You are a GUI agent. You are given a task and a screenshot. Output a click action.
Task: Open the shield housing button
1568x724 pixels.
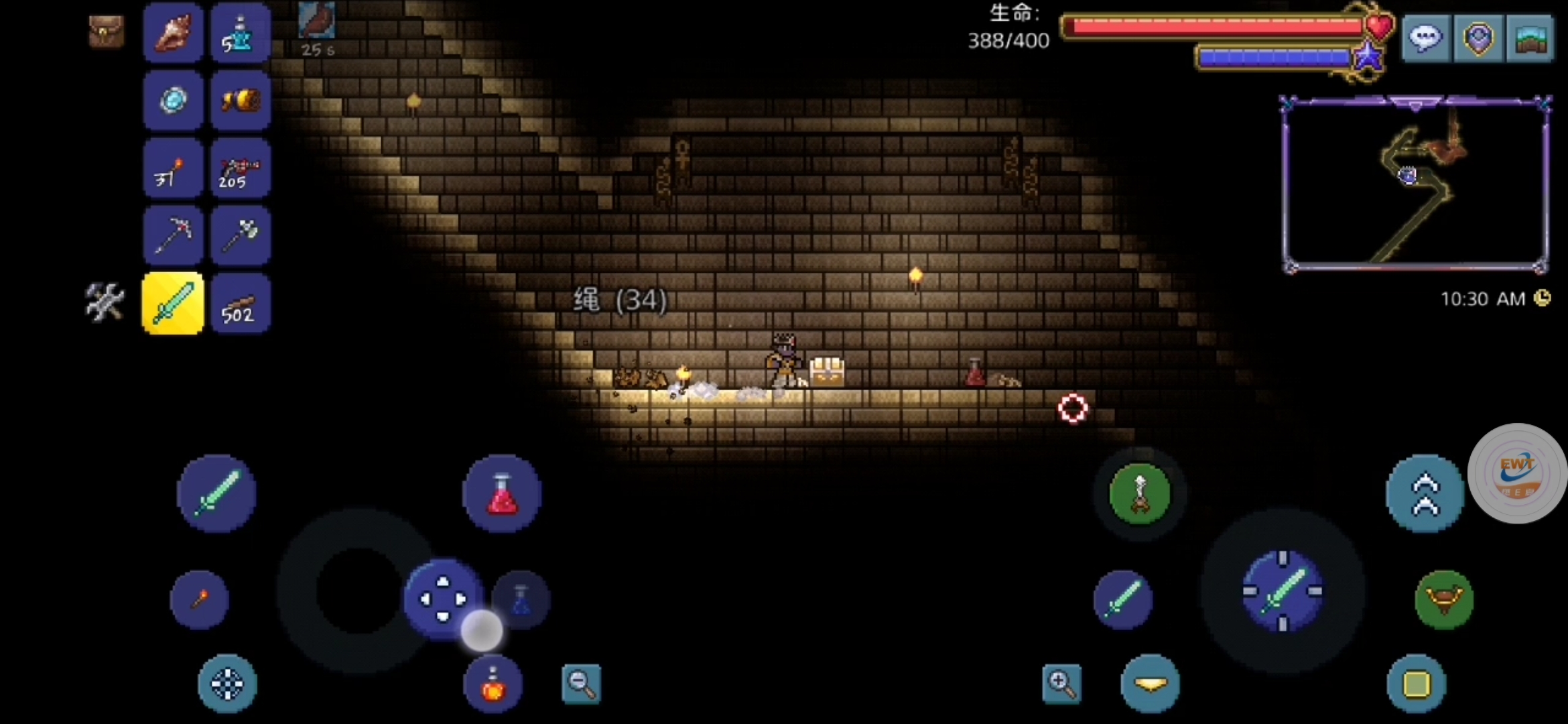click(1478, 38)
